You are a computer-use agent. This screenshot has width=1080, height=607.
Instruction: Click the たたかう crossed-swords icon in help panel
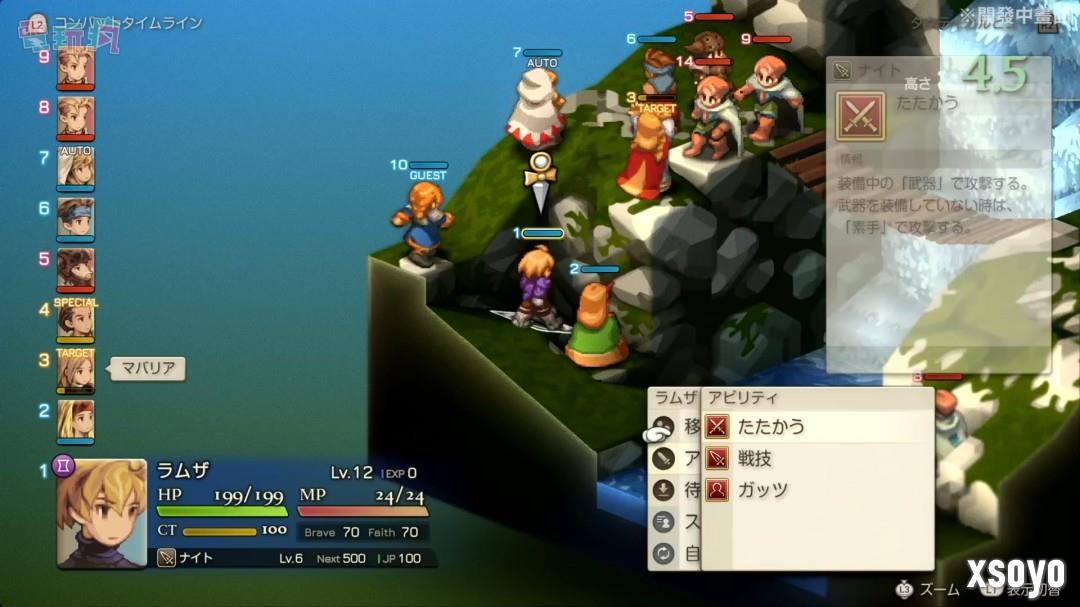click(x=861, y=115)
